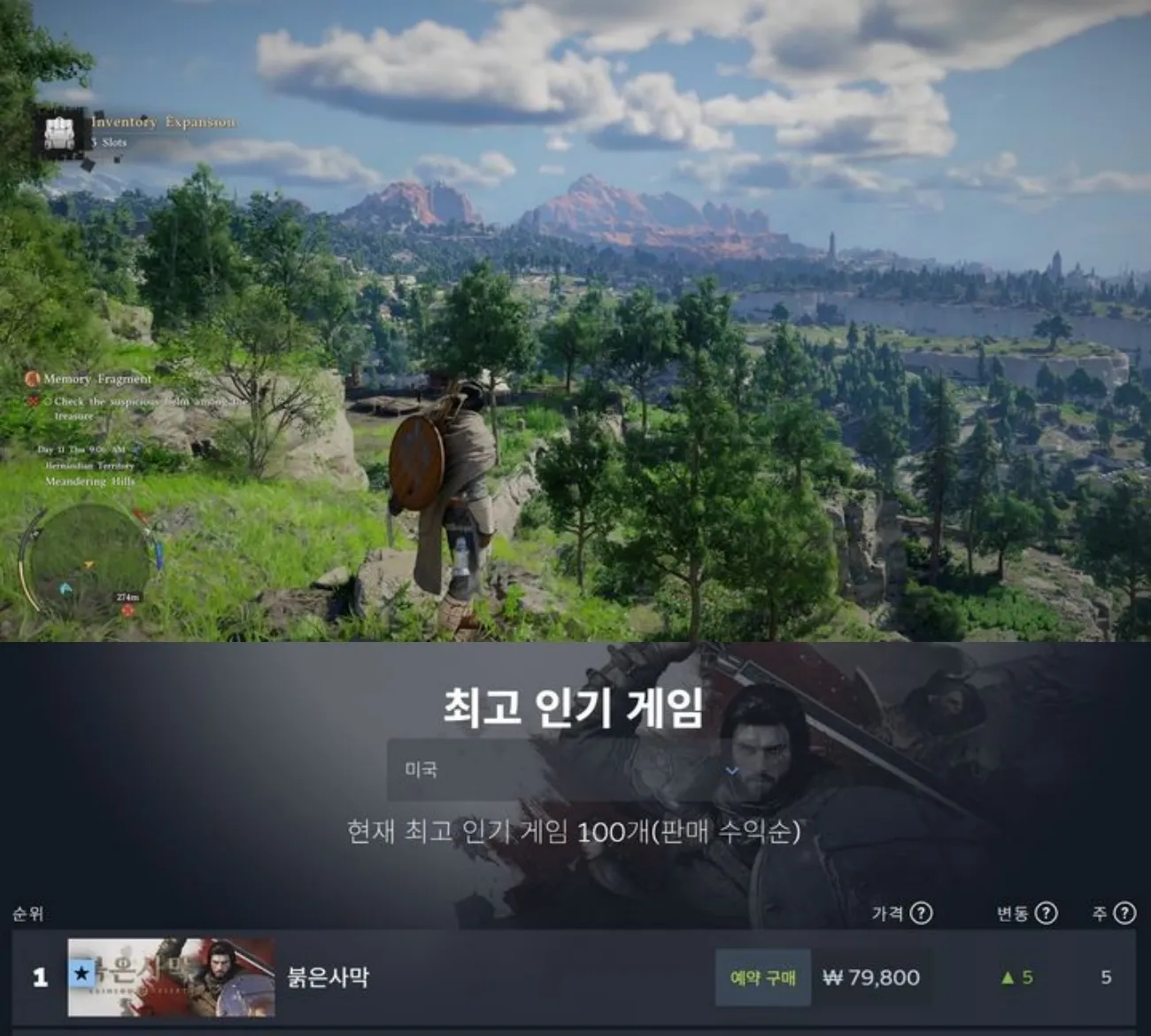Click the chevron below the region selector

pos(732,772)
